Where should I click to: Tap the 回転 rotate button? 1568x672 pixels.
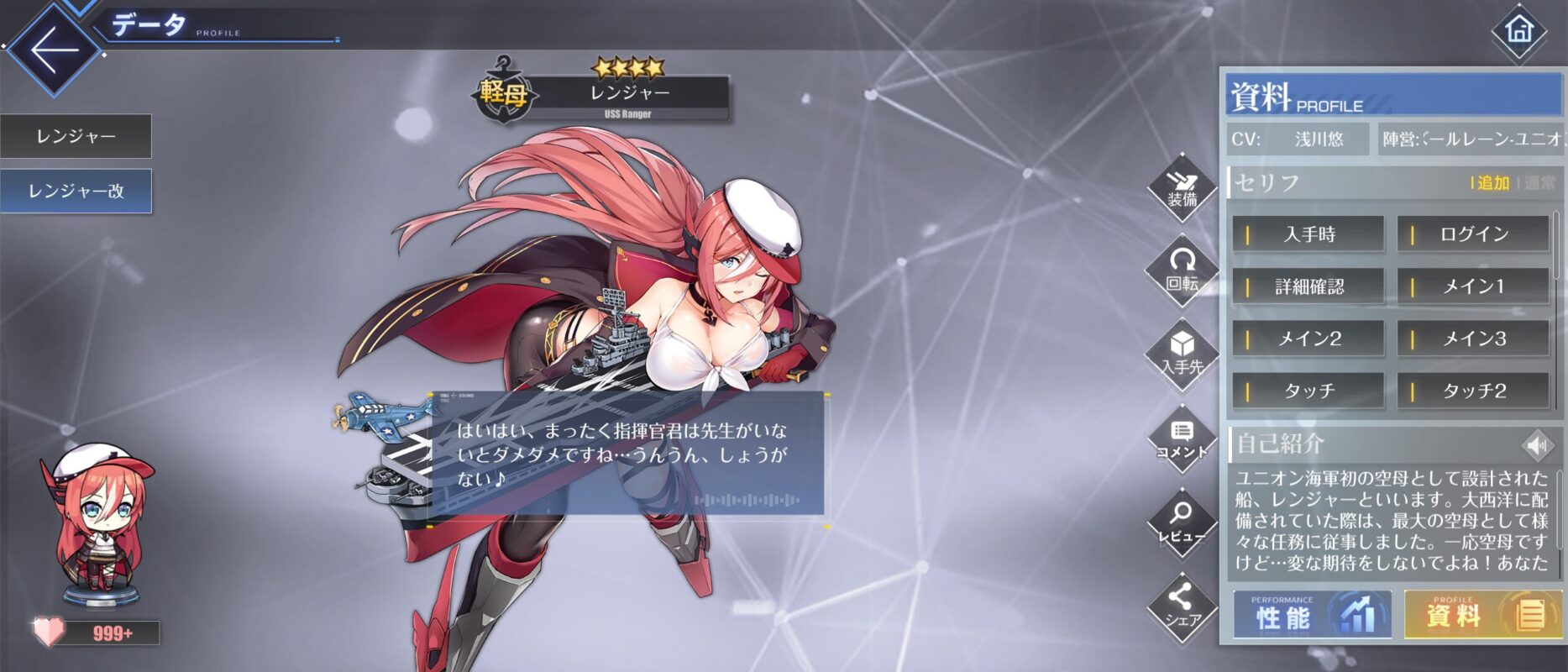tap(1183, 270)
